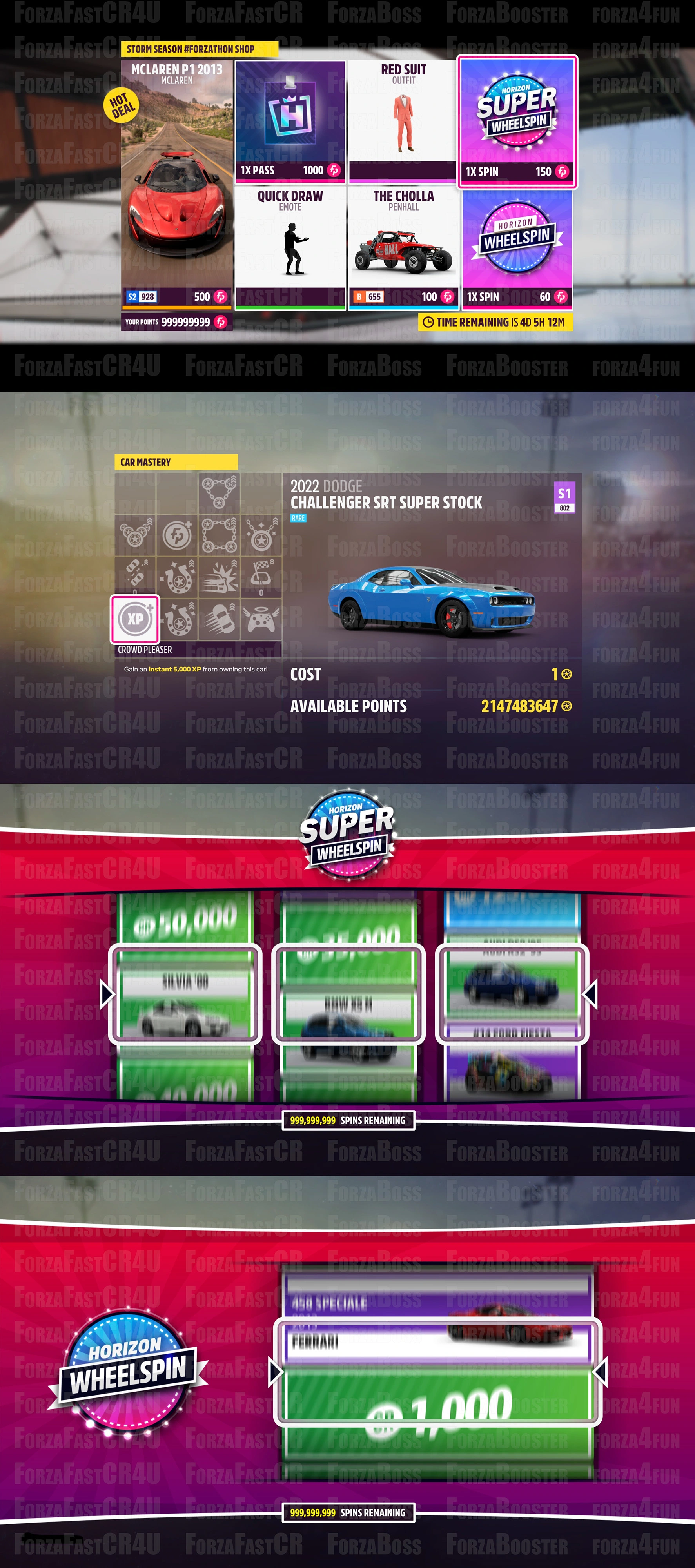
Task: Select the car crash skill perk icon
Action: tap(219, 576)
